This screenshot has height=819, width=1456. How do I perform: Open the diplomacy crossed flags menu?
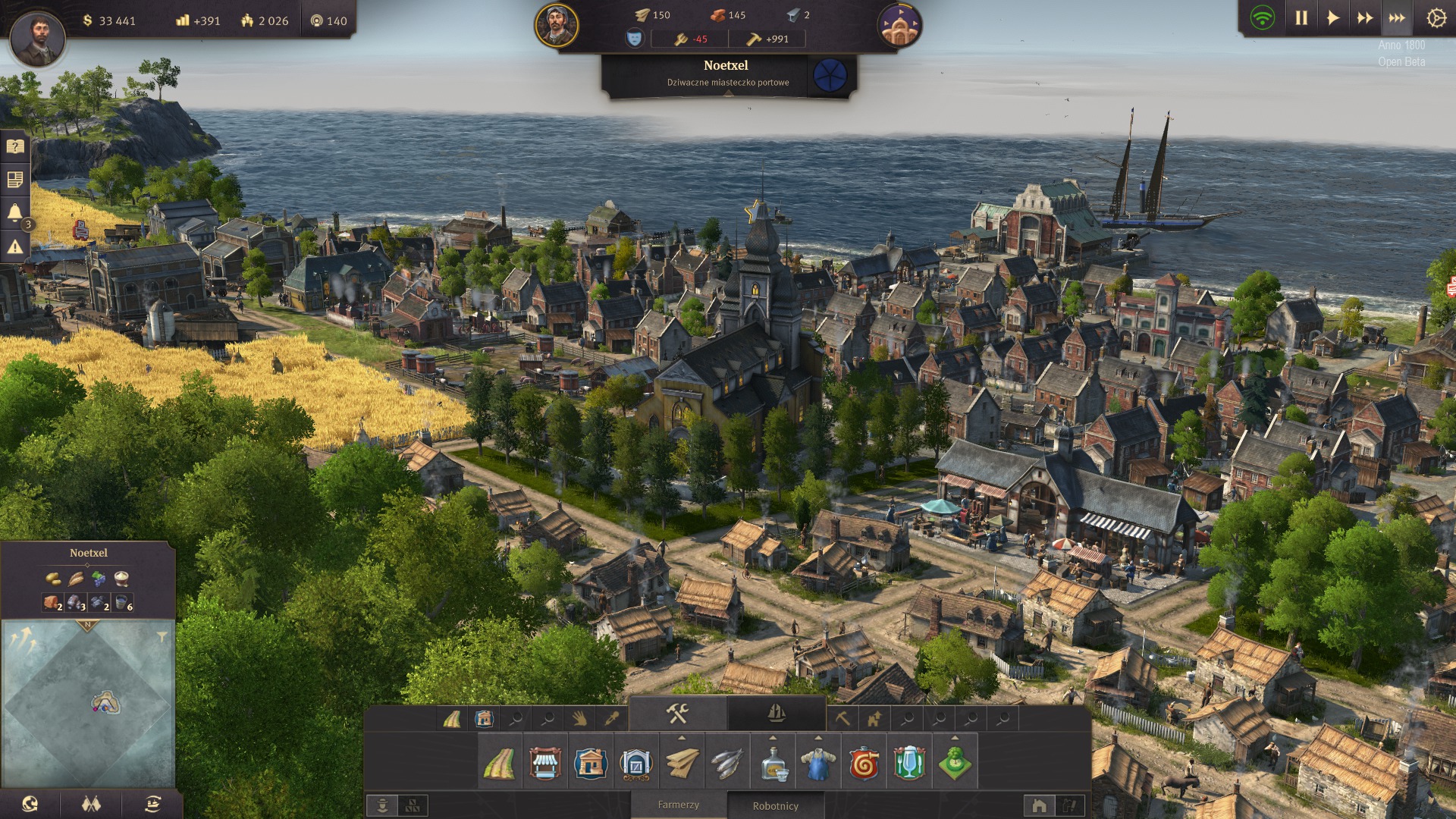(91, 804)
